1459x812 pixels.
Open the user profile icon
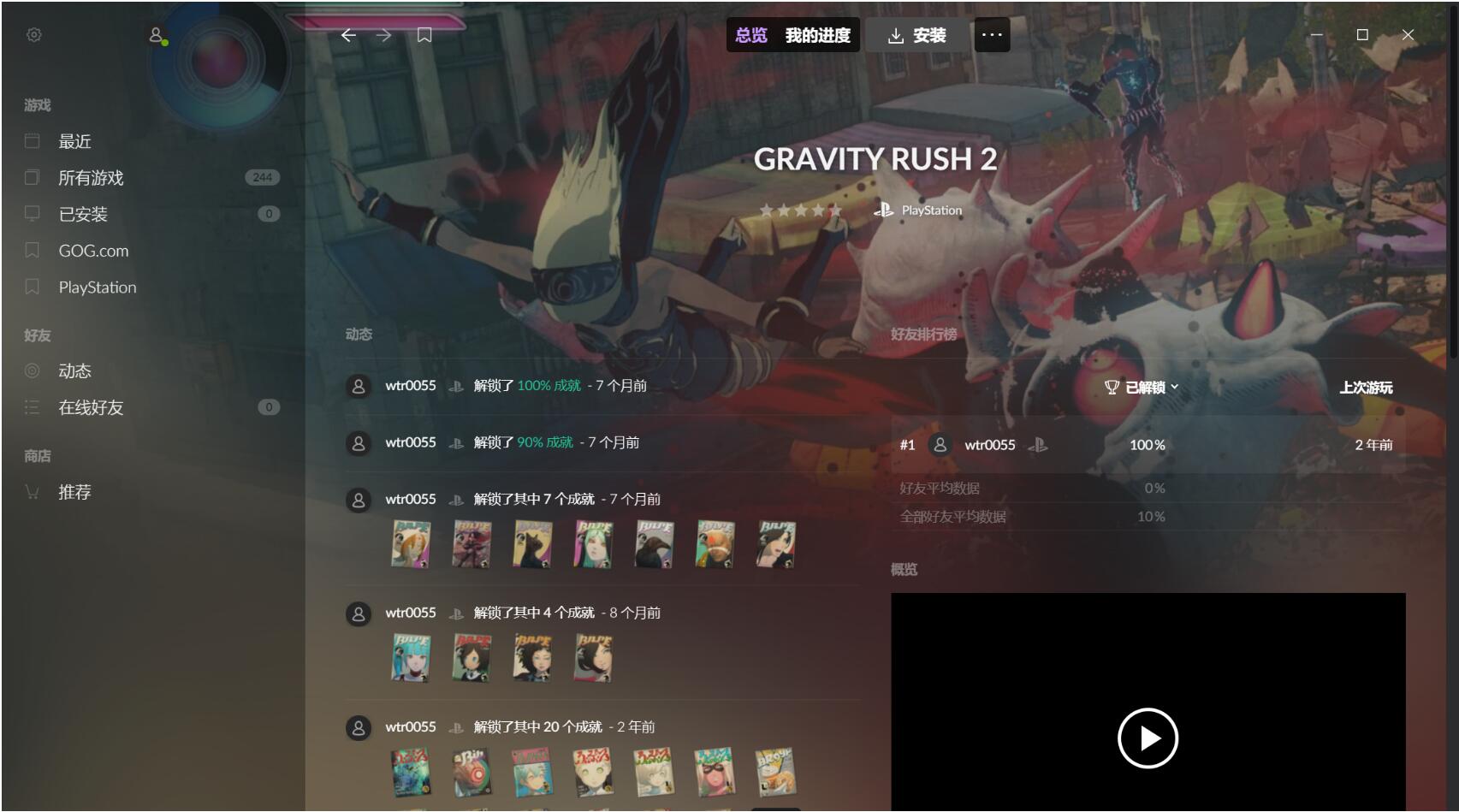[157, 35]
